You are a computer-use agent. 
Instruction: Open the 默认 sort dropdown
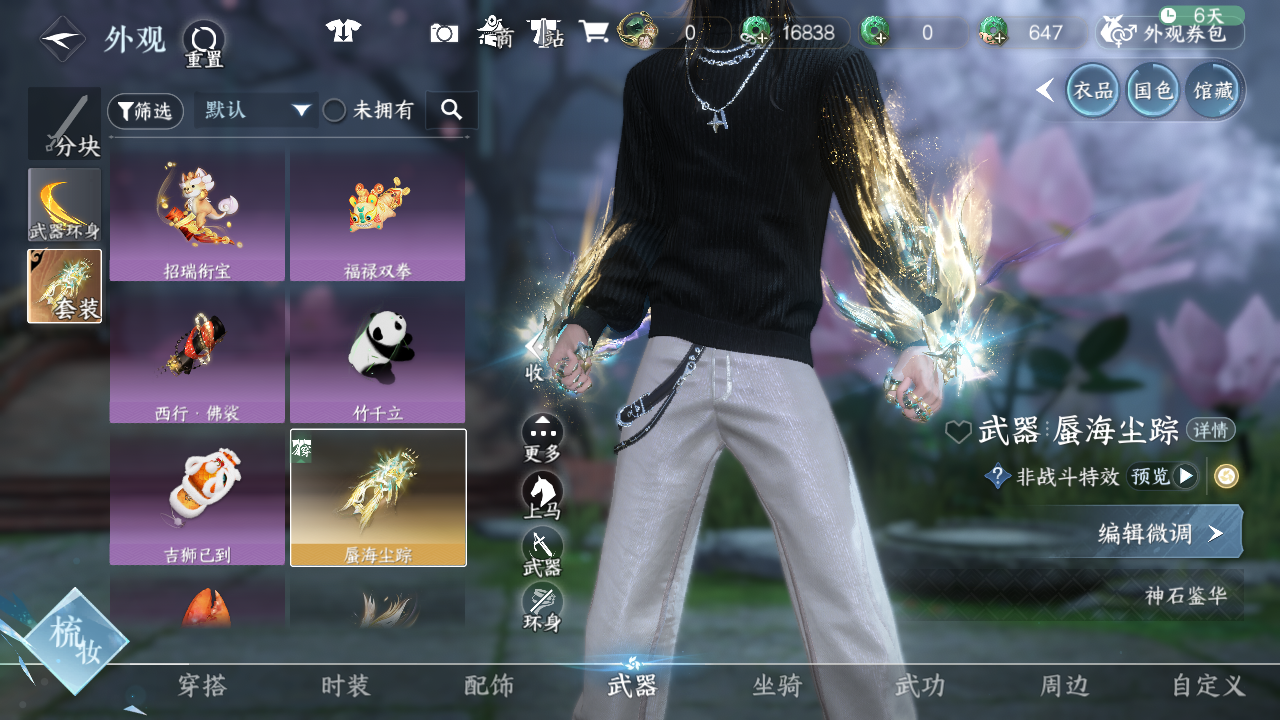[256, 110]
